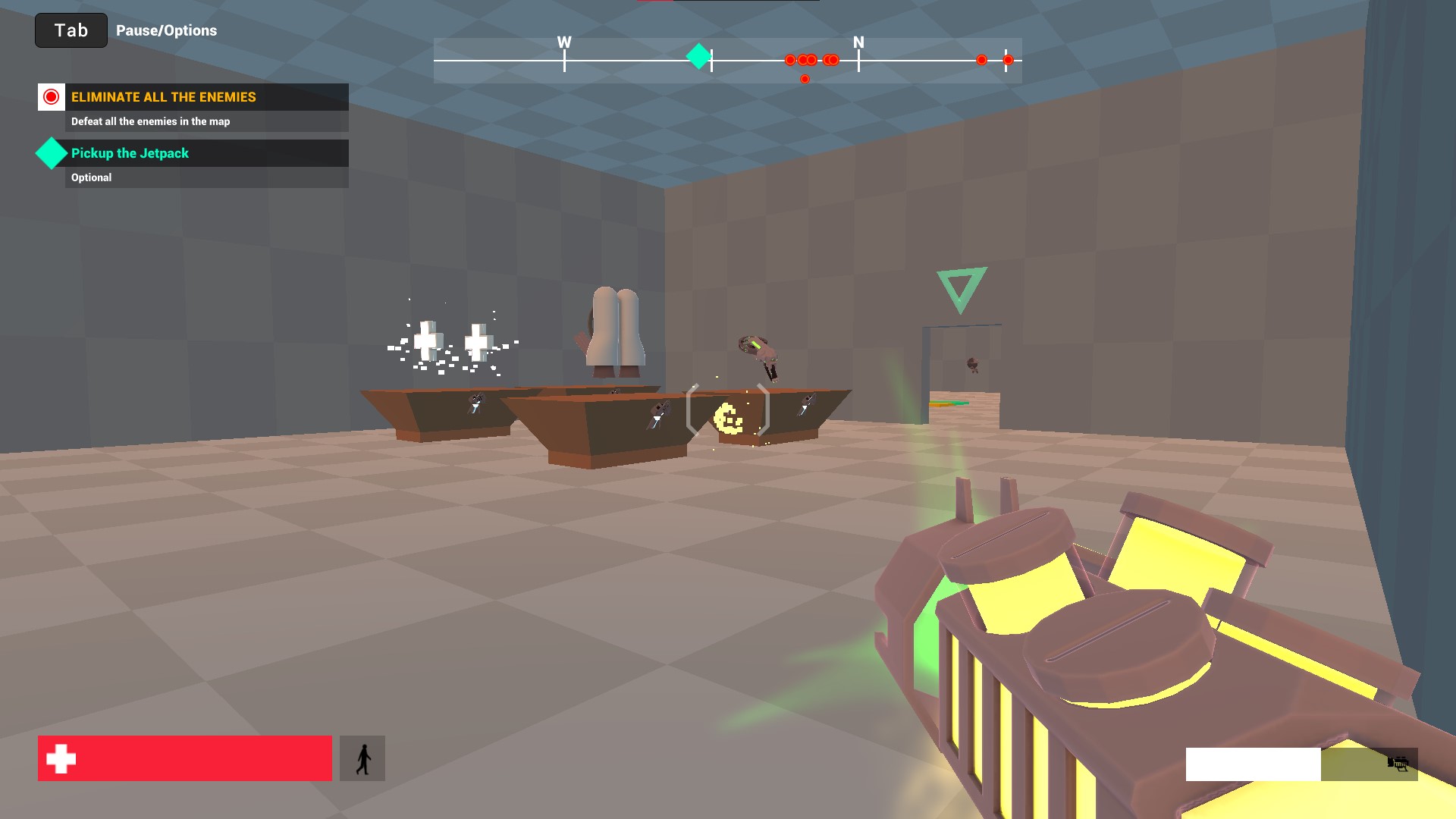1456x819 pixels.
Task: Expand the compass strip at top
Action: [x=726, y=58]
